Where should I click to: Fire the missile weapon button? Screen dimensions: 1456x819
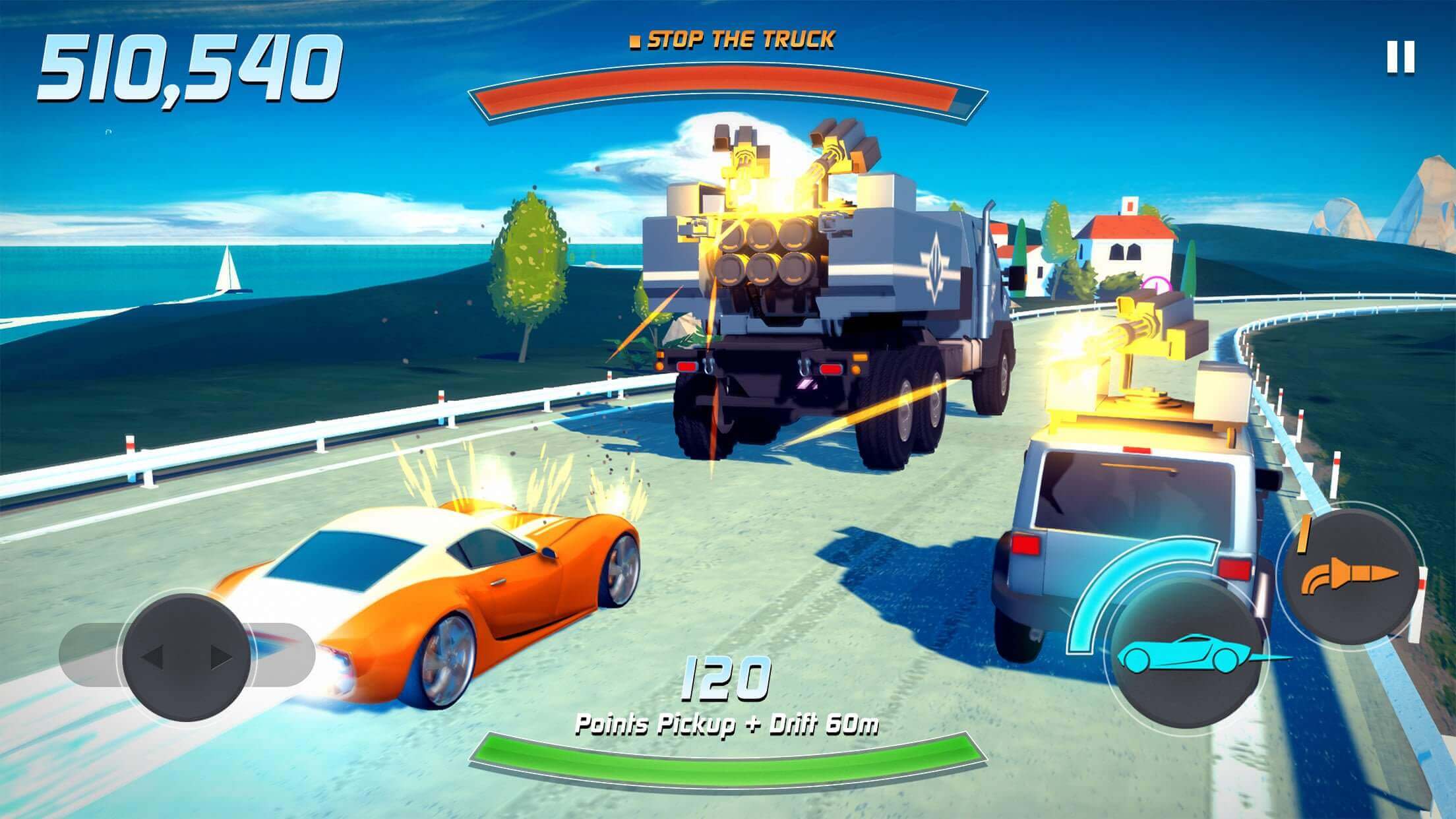pos(1348,577)
